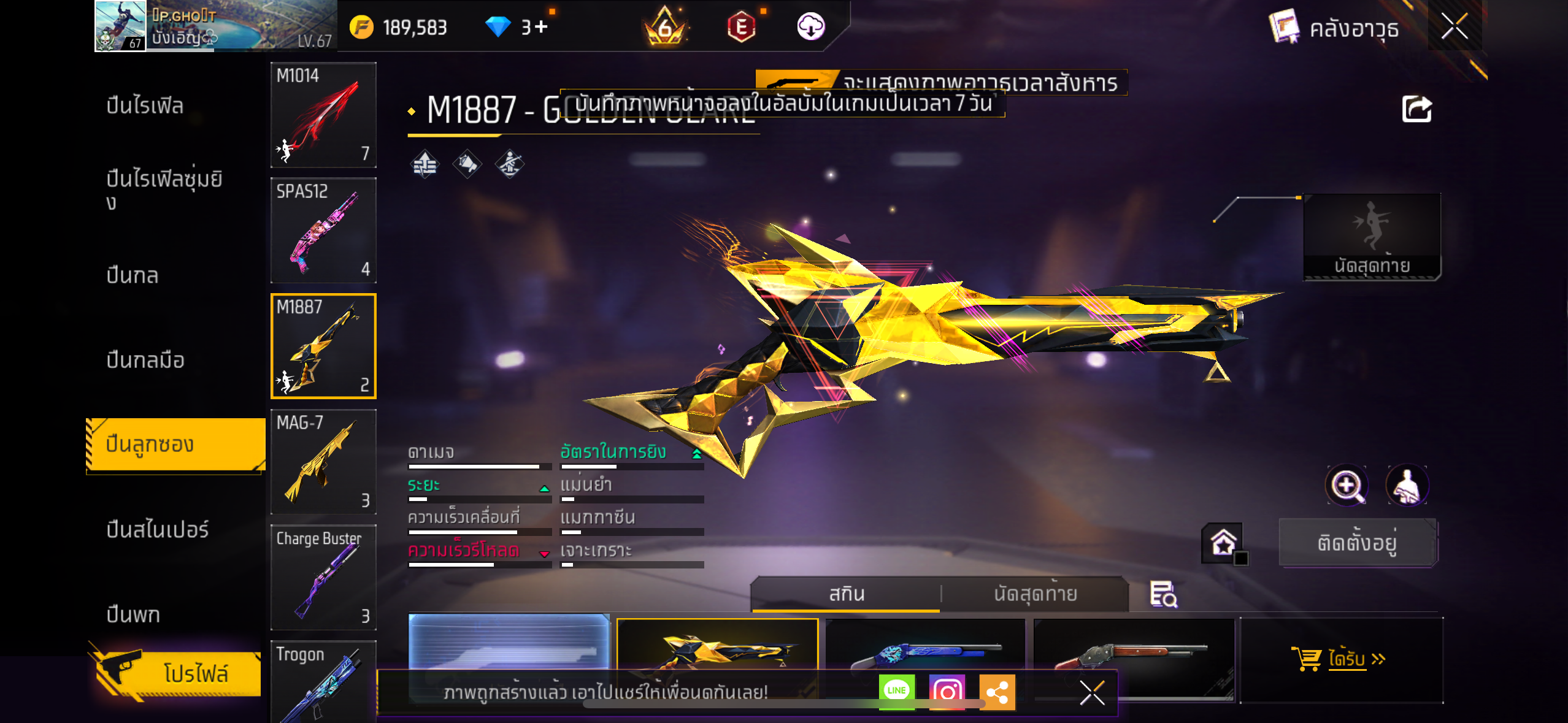Pick the MAG-7 weapon tile

[323, 462]
